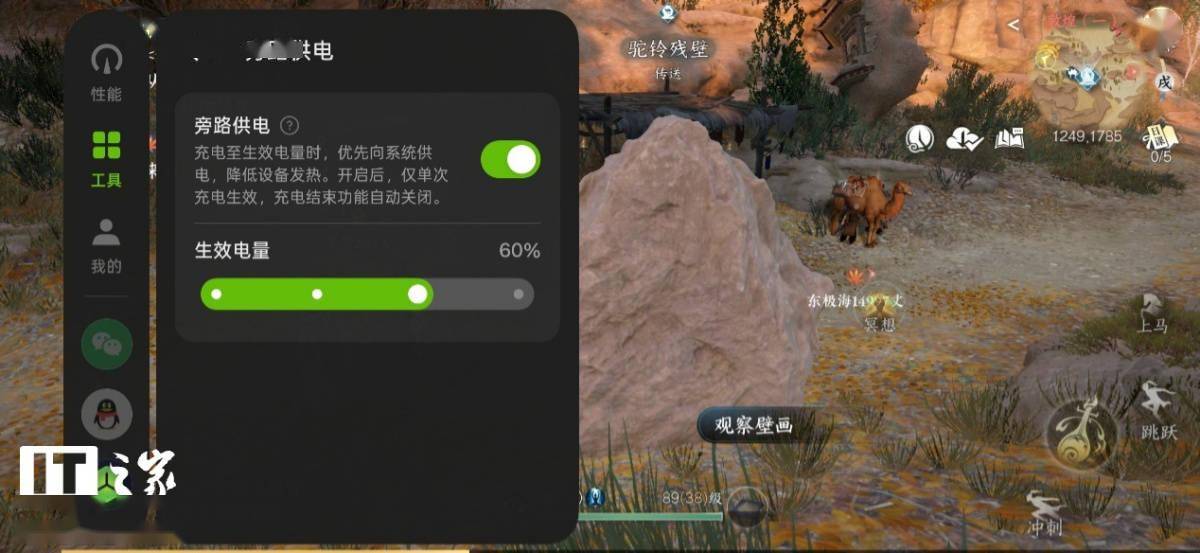Launch the QQ penguin shortcut
The width and height of the screenshot is (1200, 553).
[x=106, y=414]
